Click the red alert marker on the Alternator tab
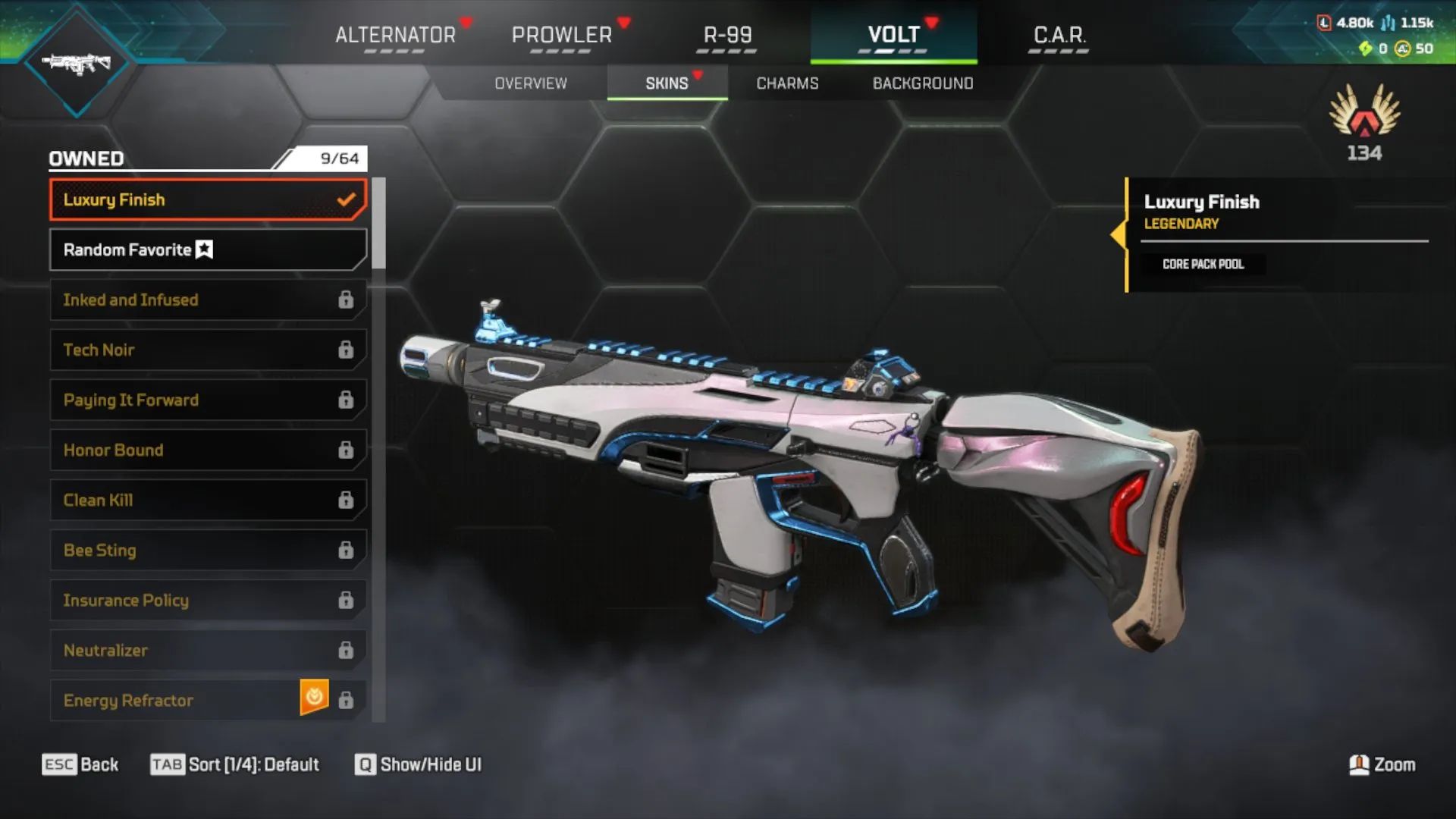This screenshot has width=1456, height=819. tap(463, 22)
